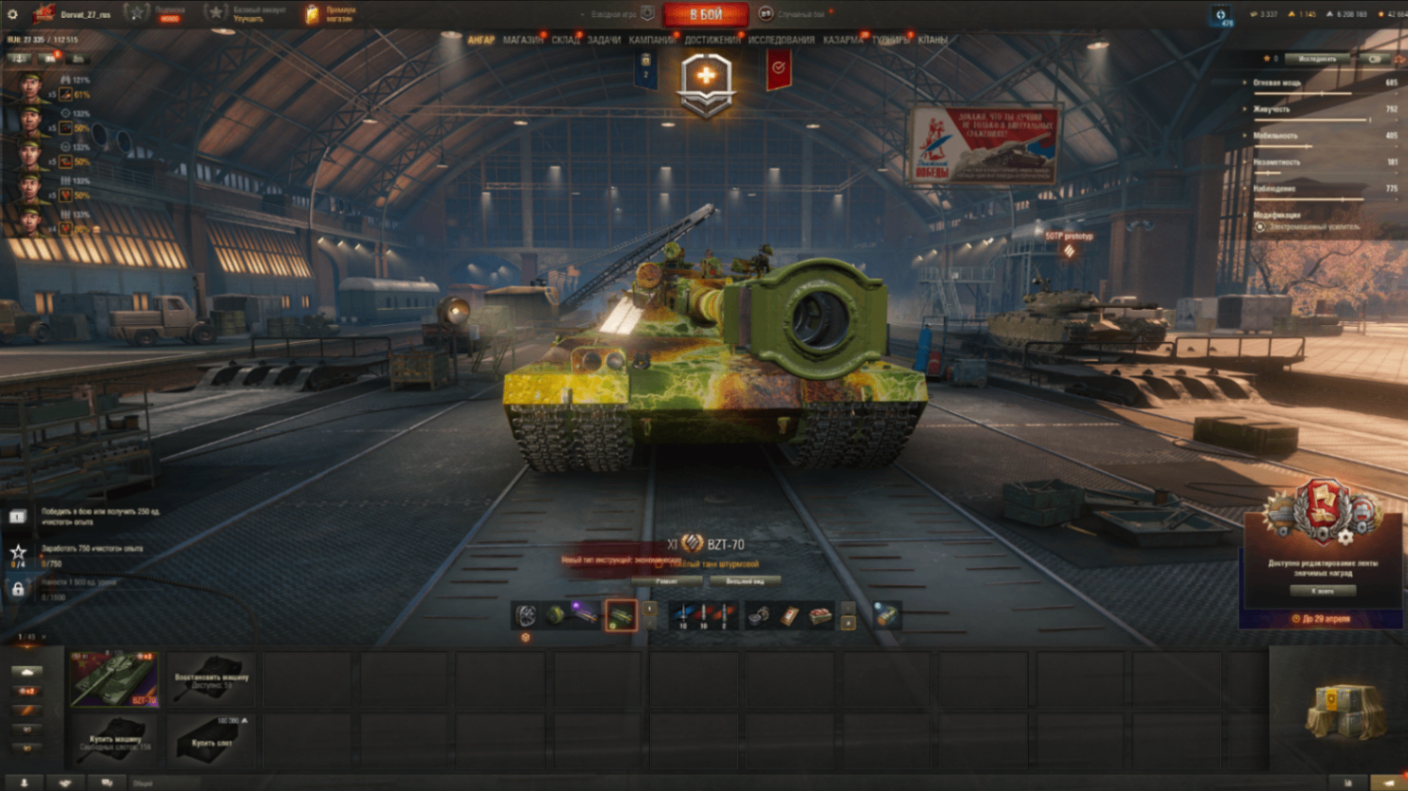Open the КАЗАРМА tab
This screenshot has width=1408, height=791.
coord(843,40)
